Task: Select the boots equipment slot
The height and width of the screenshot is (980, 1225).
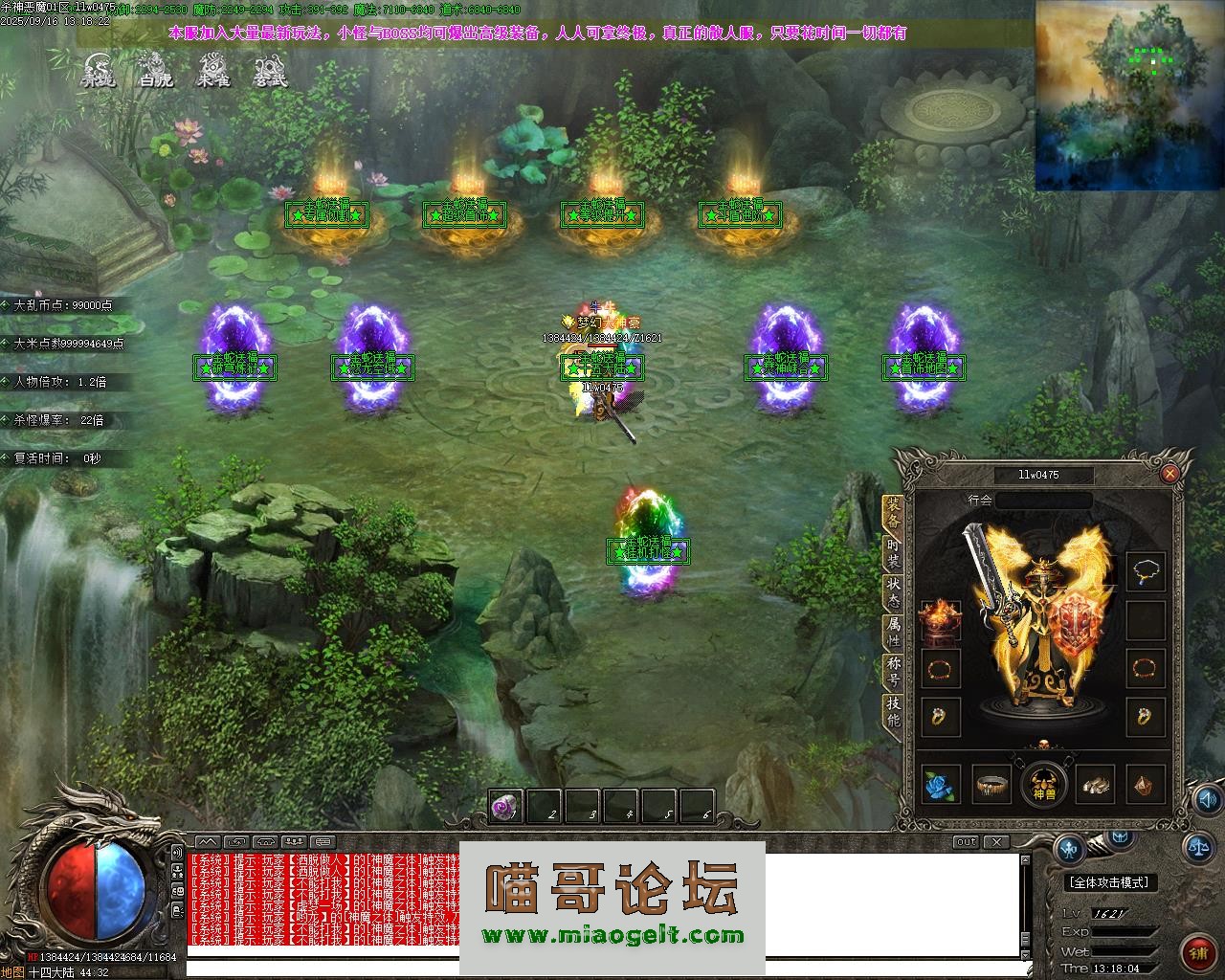Action: [1094, 786]
